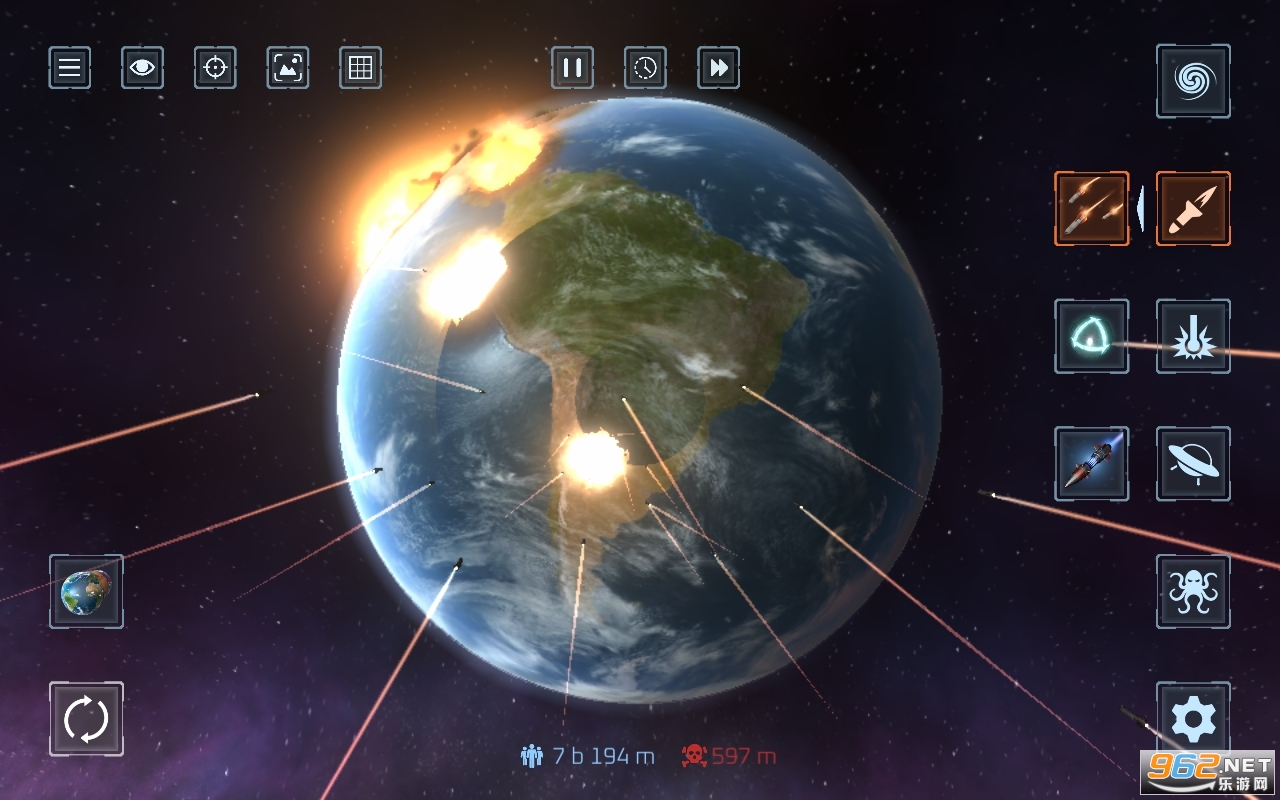Screen dimensions: 1280x800
Task: Open the hamburger menu
Action: click(68, 67)
